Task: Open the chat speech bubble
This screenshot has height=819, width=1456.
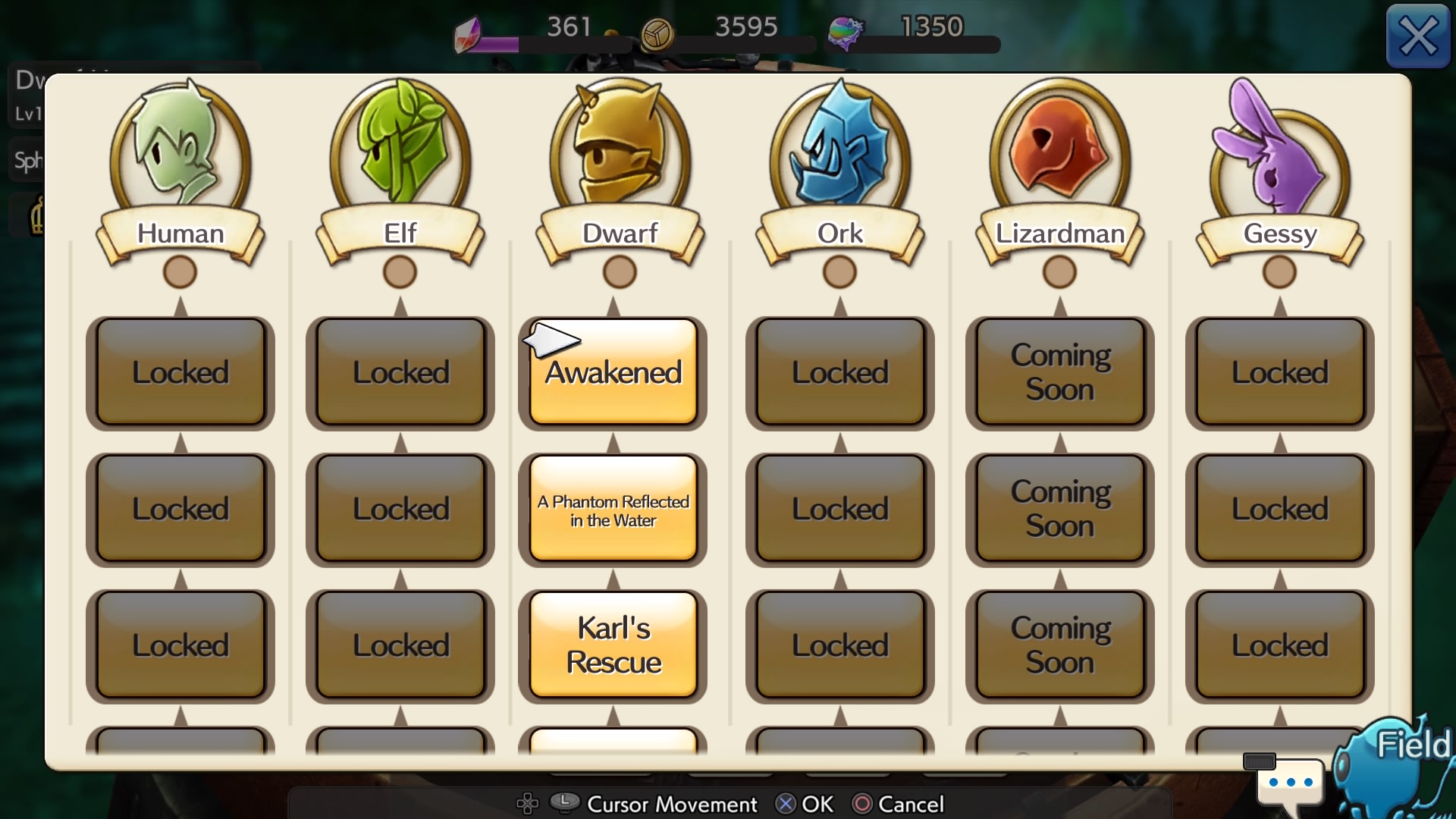Action: click(1290, 783)
